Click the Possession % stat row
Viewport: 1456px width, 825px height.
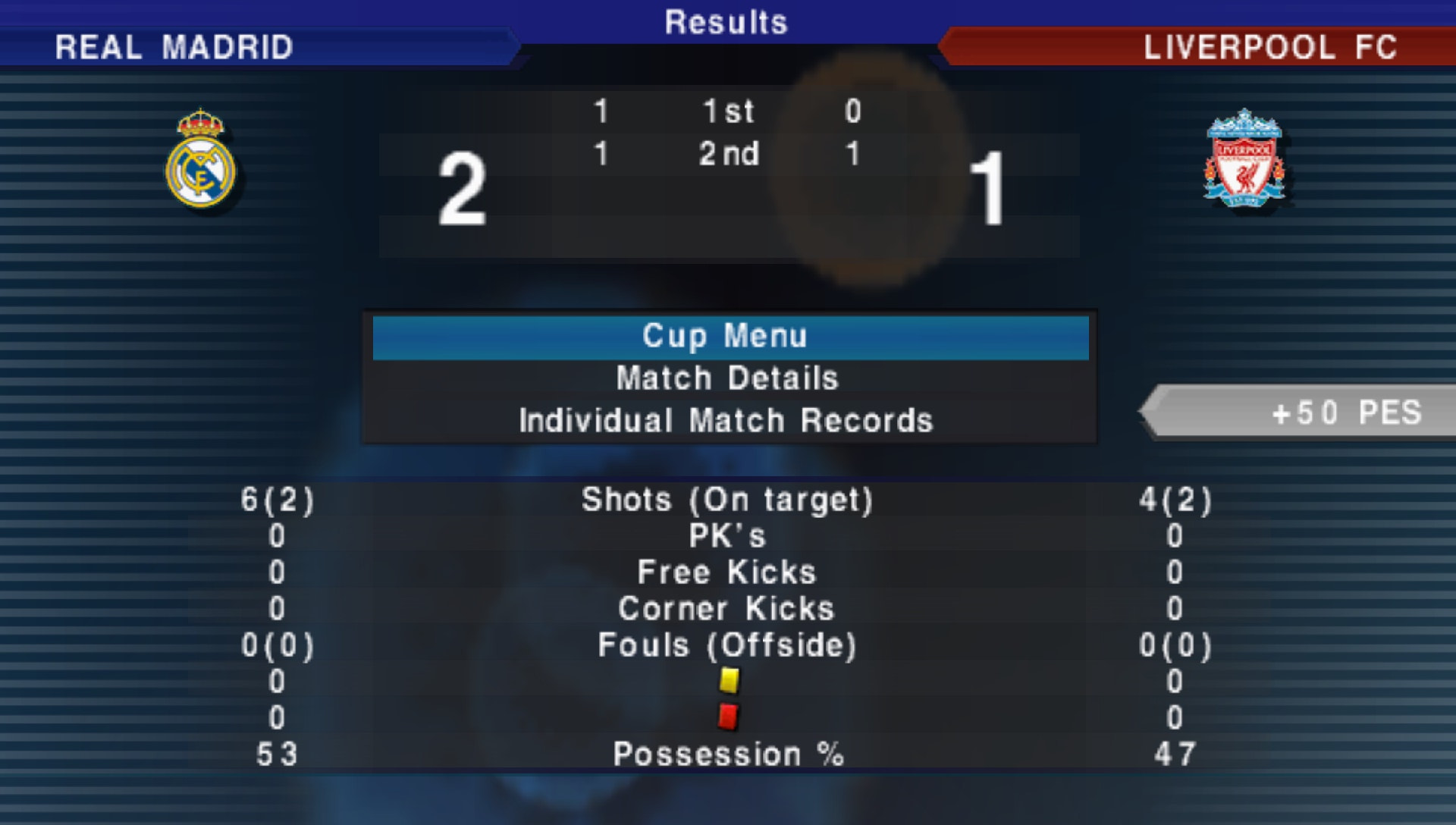click(x=728, y=754)
